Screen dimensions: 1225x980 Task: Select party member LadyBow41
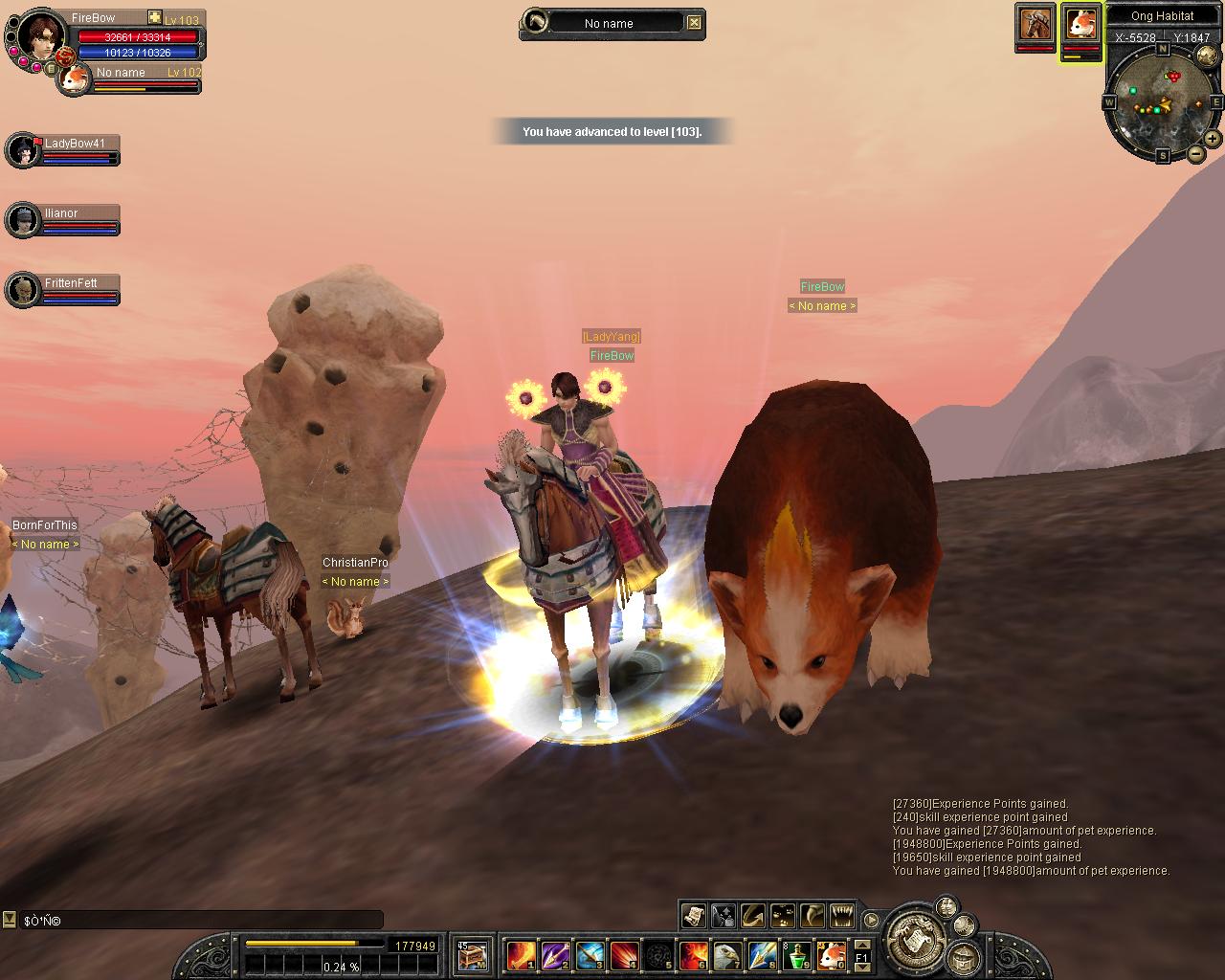point(63,151)
